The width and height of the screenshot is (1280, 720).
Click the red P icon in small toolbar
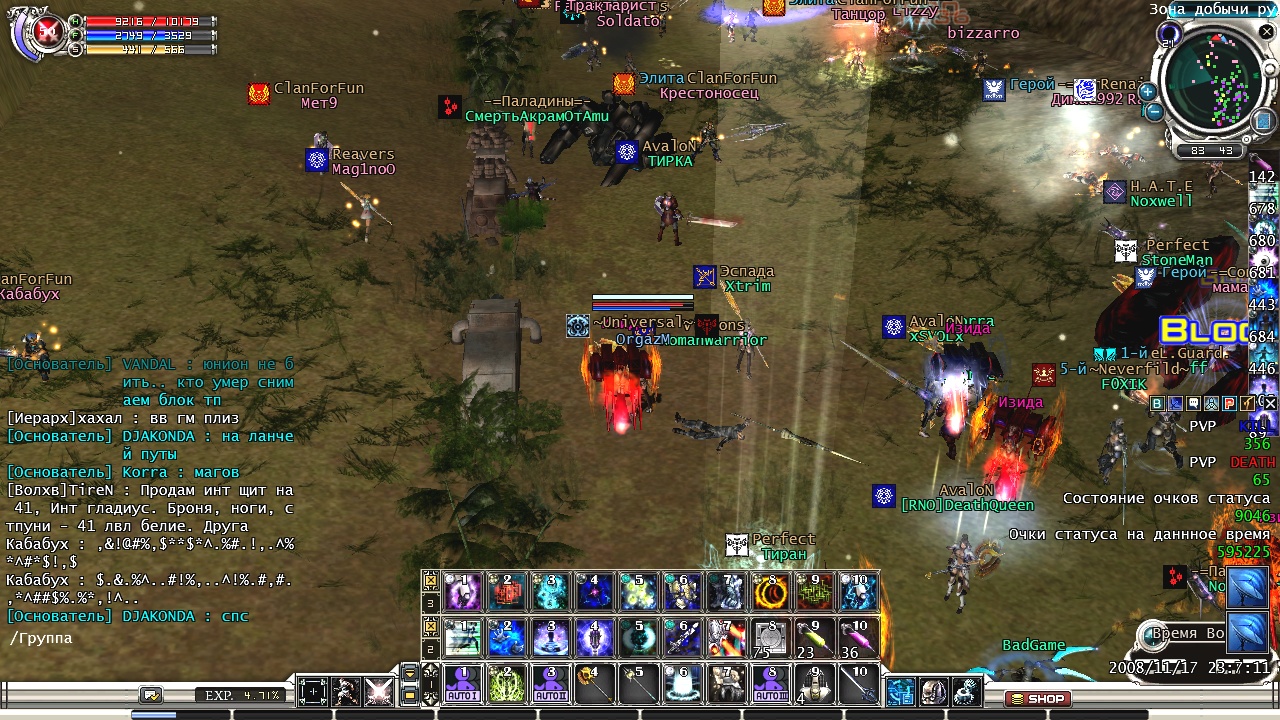coord(1227,404)
